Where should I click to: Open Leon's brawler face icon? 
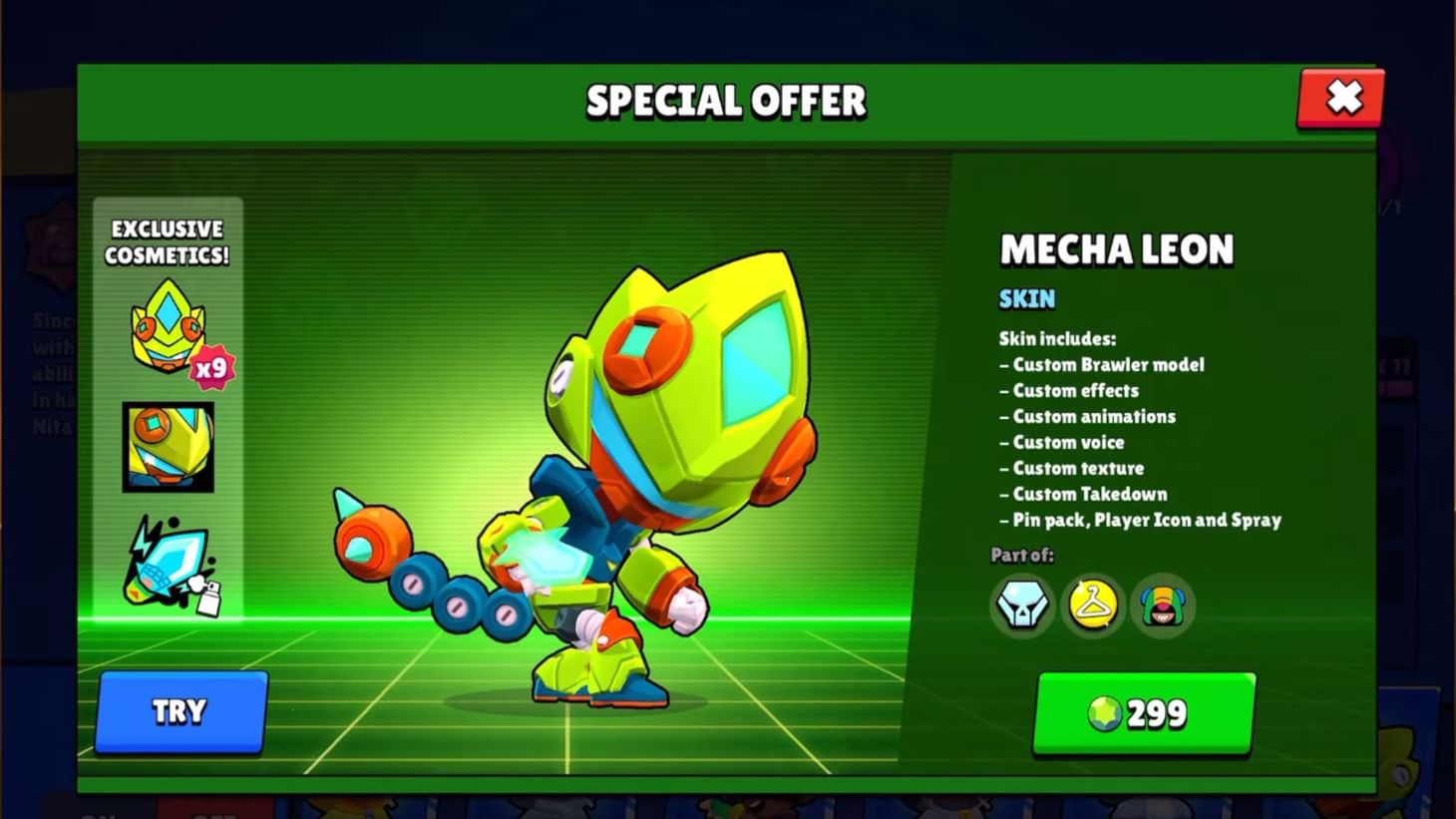pos(1163,606)
